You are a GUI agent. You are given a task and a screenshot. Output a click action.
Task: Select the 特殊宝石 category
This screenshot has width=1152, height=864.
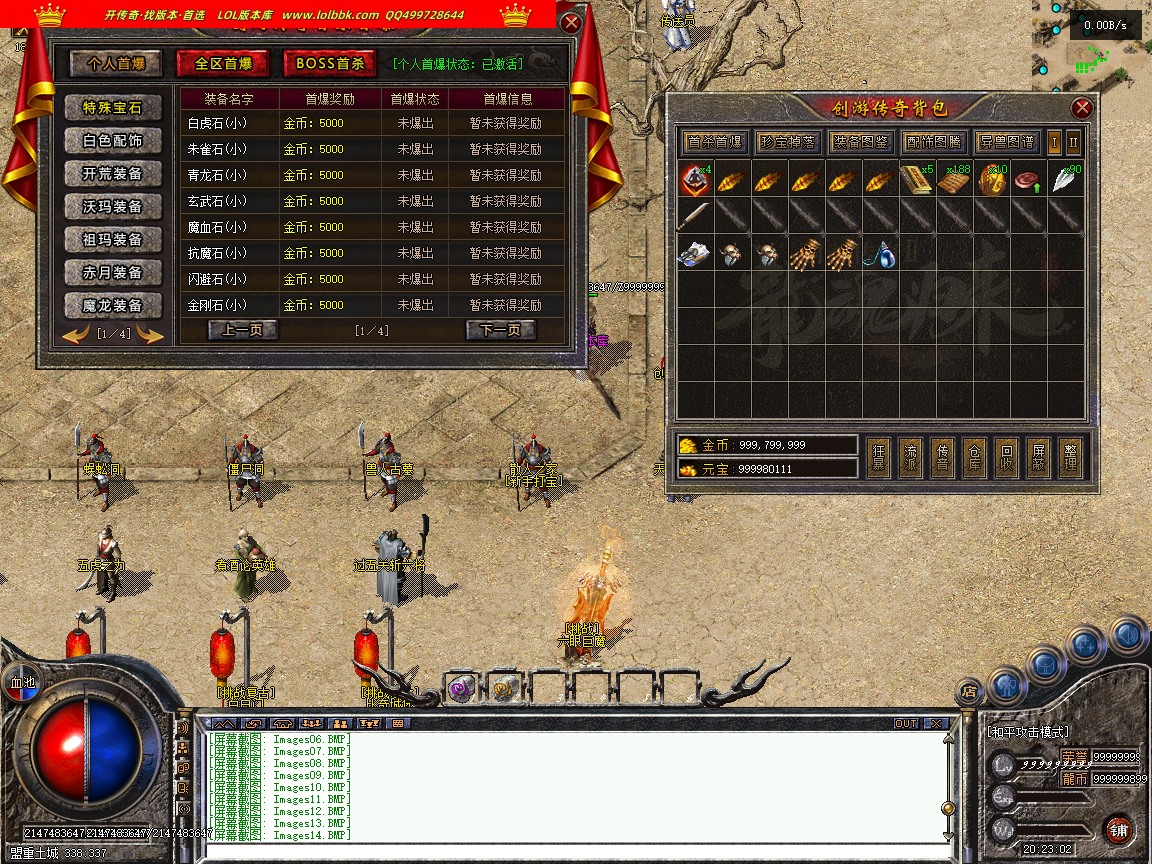113,108
